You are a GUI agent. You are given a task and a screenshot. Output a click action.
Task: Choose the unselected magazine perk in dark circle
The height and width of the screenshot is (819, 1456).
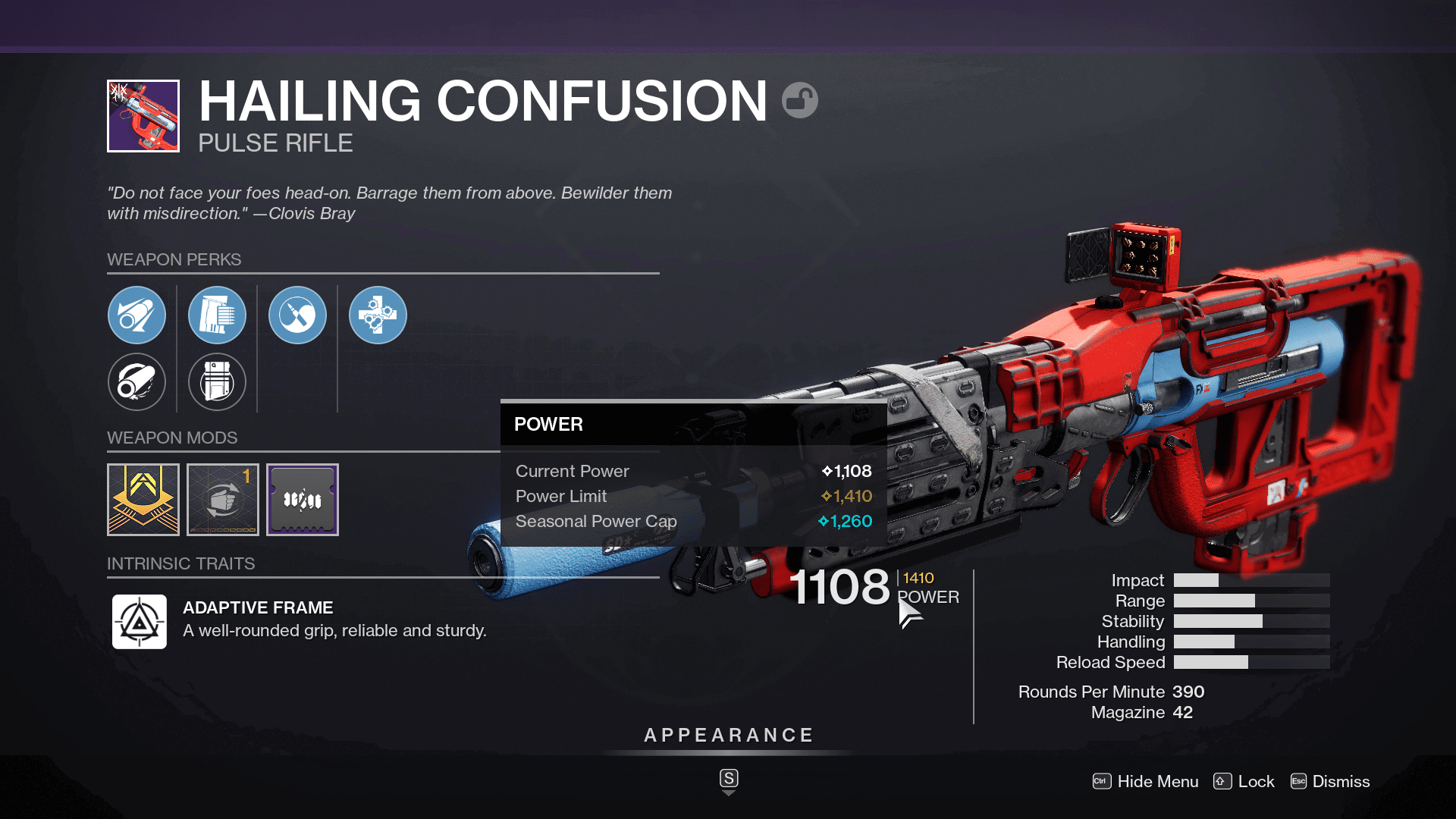click(217, 381)
